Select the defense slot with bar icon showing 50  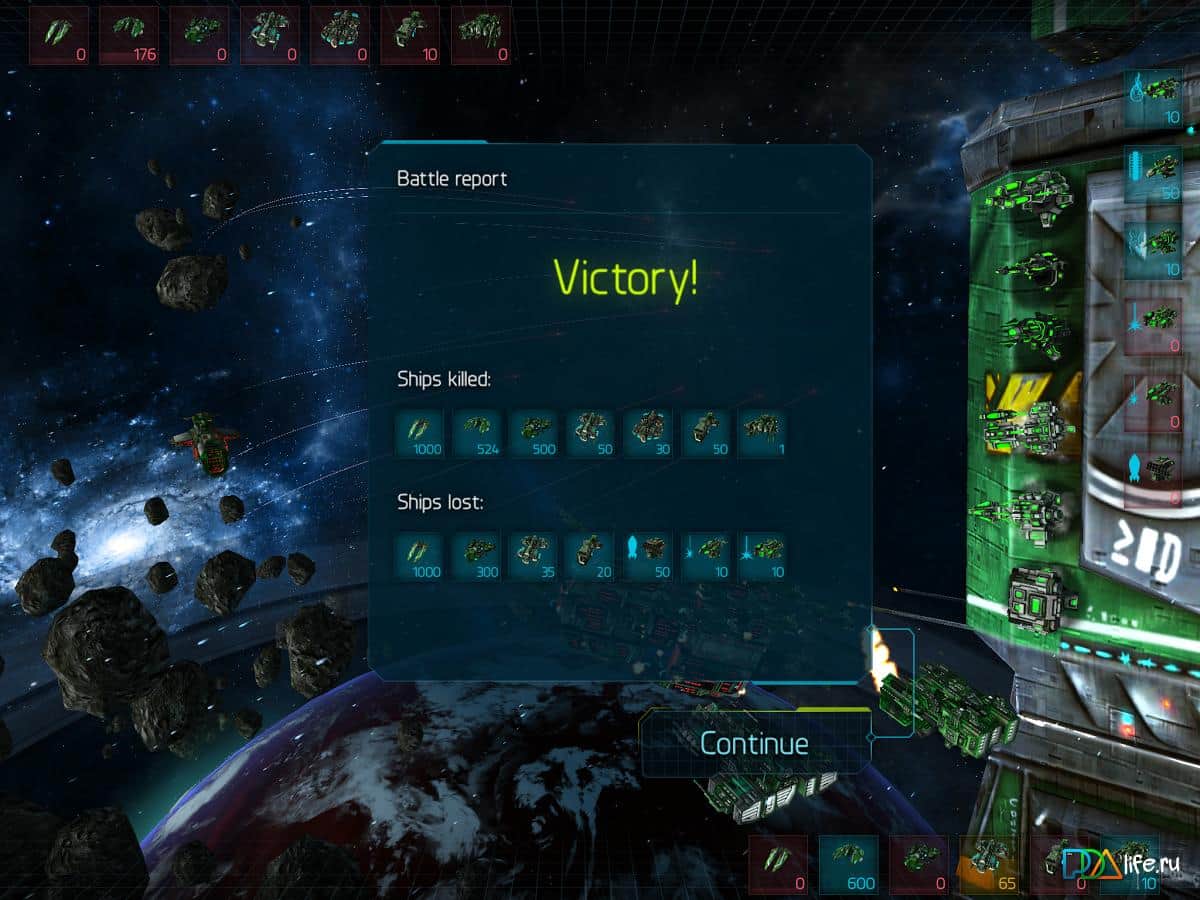[1153, 175]
